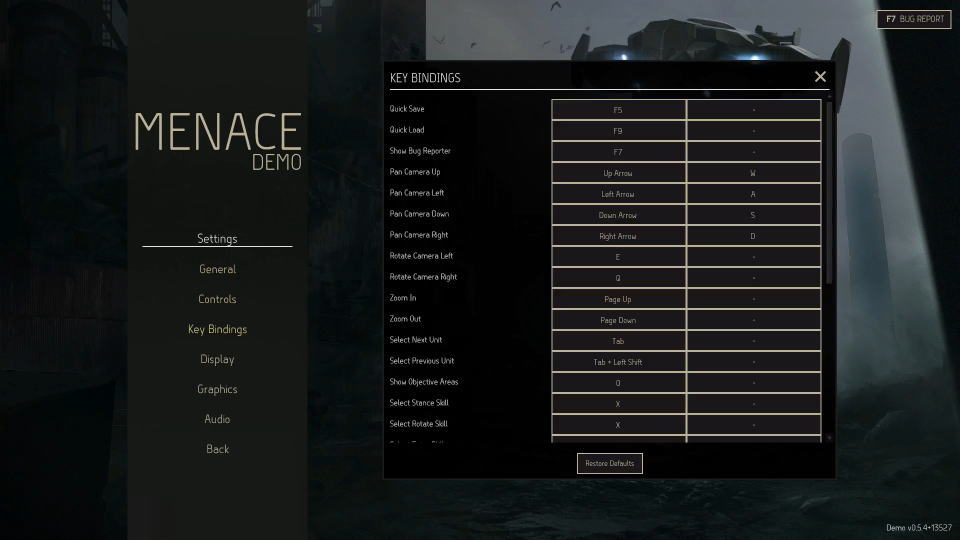Return with the Back menu entry

pos(217,449)
